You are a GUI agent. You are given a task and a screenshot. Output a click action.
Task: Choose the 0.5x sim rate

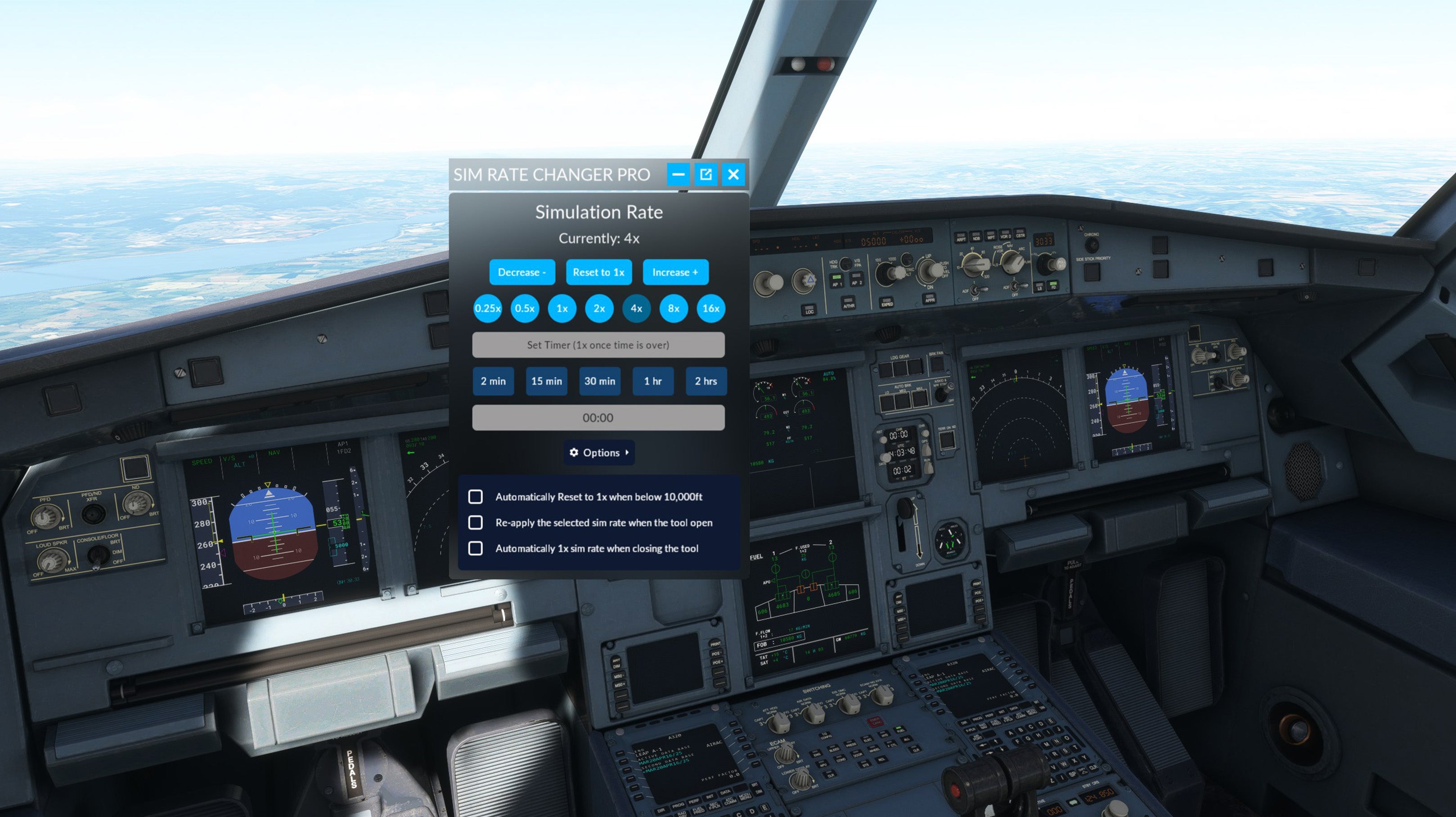525,309
